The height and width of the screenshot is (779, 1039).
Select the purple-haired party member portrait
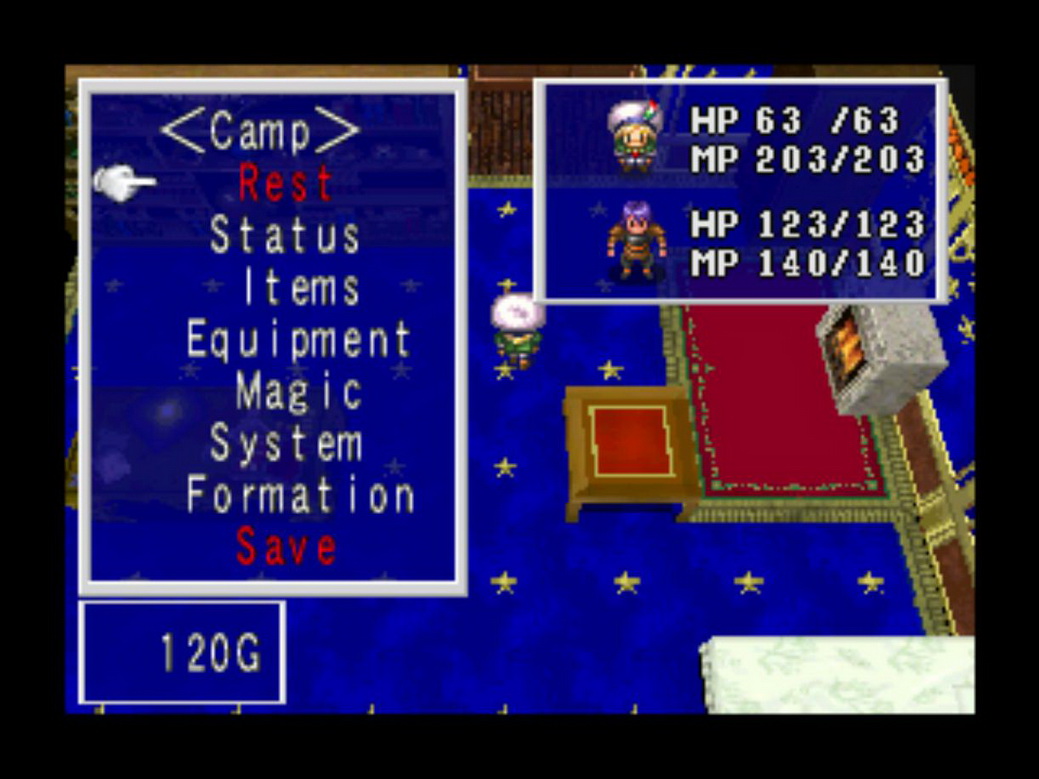[635, 241]
